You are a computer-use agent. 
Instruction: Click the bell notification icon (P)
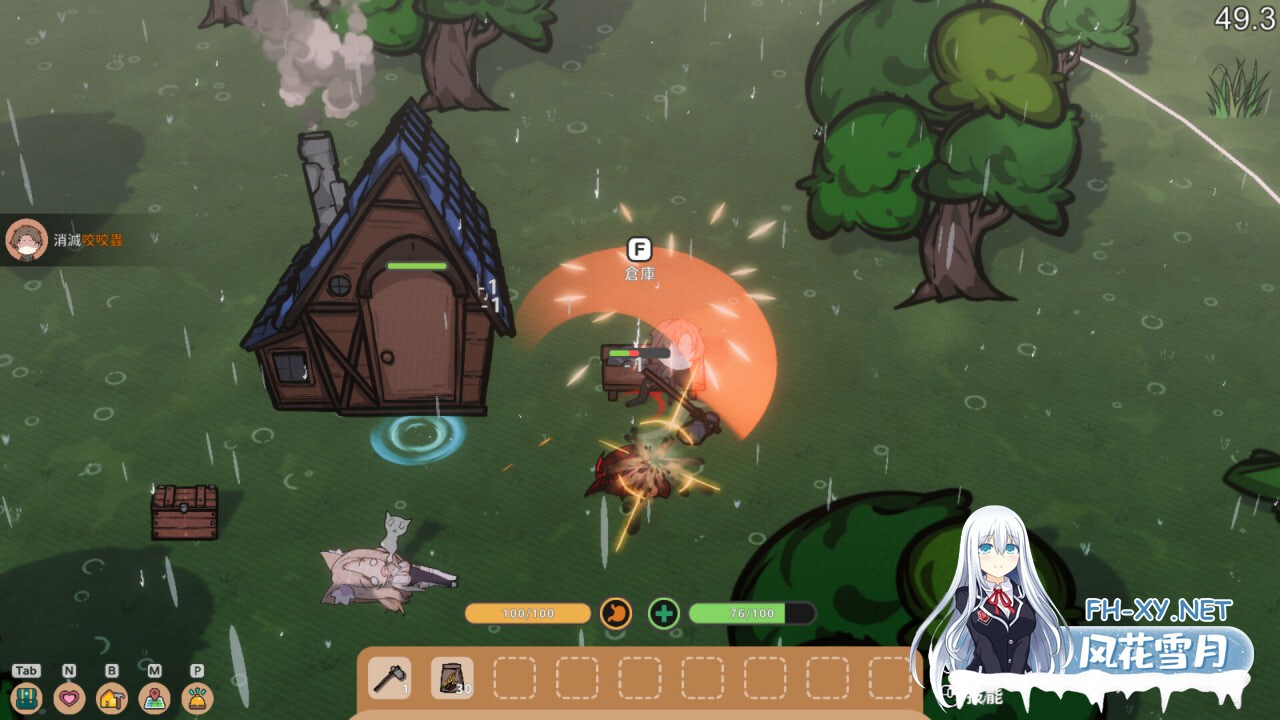(x=195, y=698)
